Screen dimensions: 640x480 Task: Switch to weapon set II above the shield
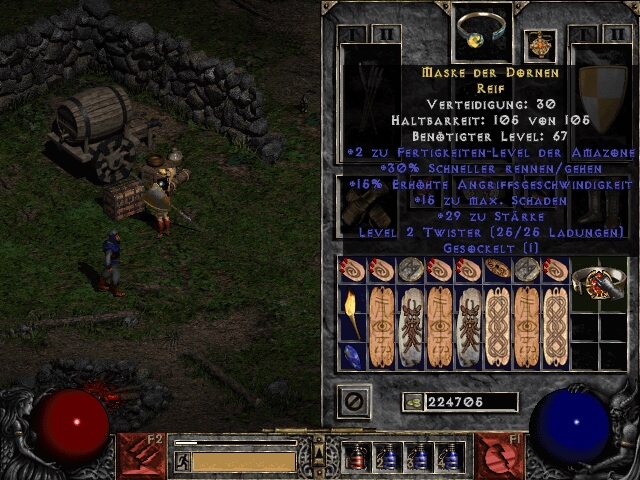tap(611, 33)
